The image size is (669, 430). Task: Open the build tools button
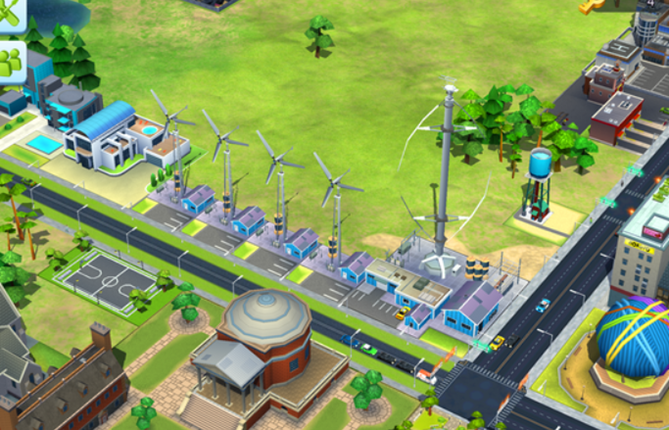[9, 14]
